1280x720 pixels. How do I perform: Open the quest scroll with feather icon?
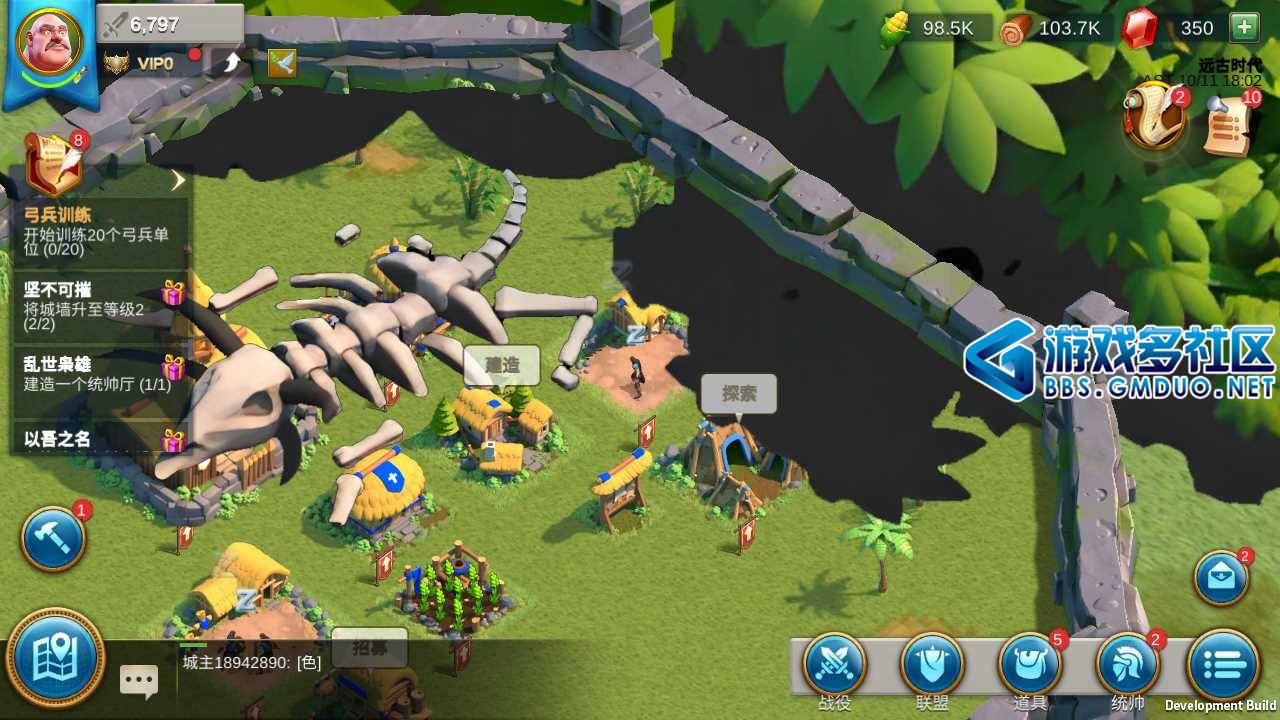[x=54, y=162]
